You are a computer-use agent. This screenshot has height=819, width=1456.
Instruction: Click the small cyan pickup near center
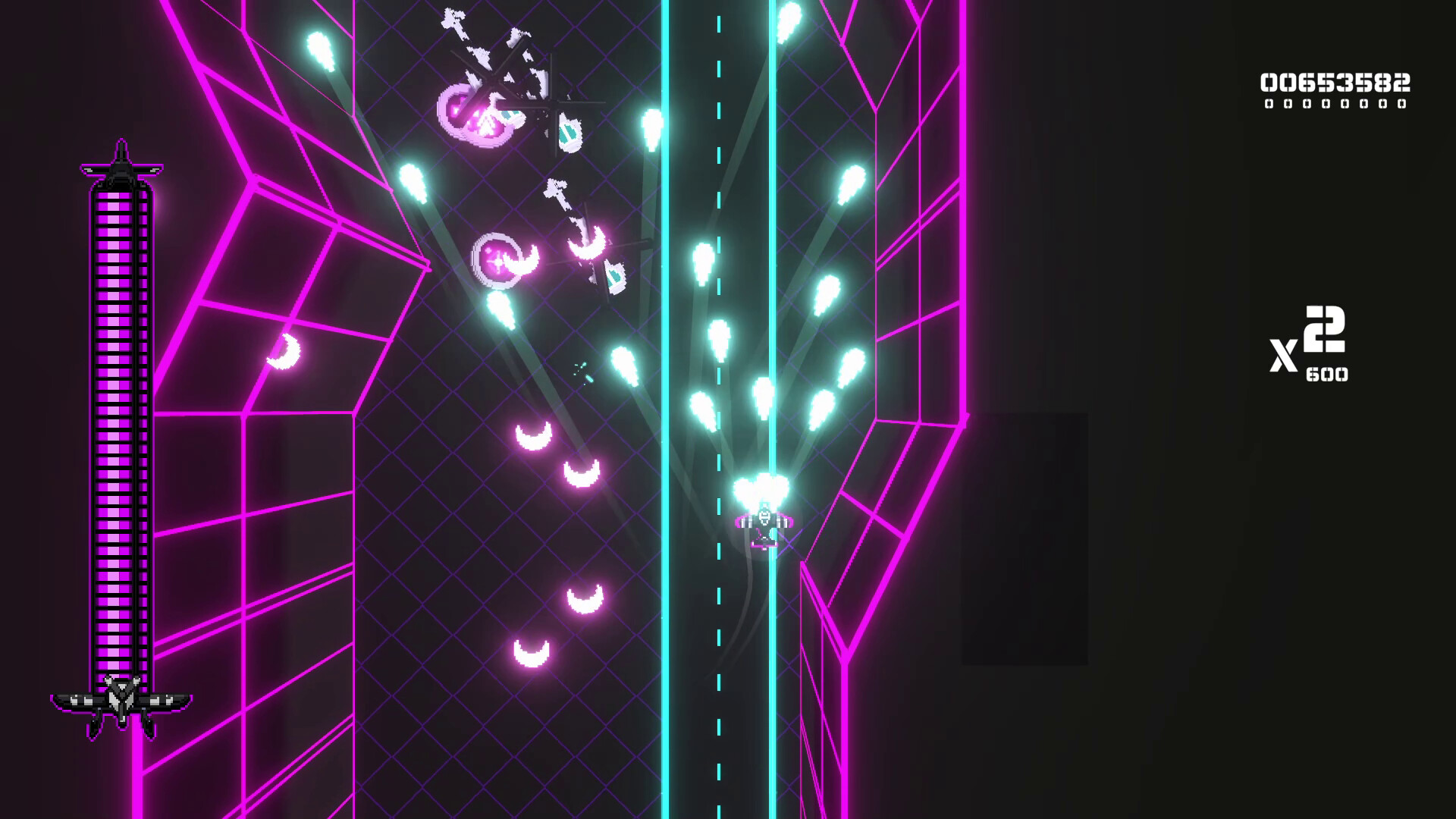click(x=582, y=369)
